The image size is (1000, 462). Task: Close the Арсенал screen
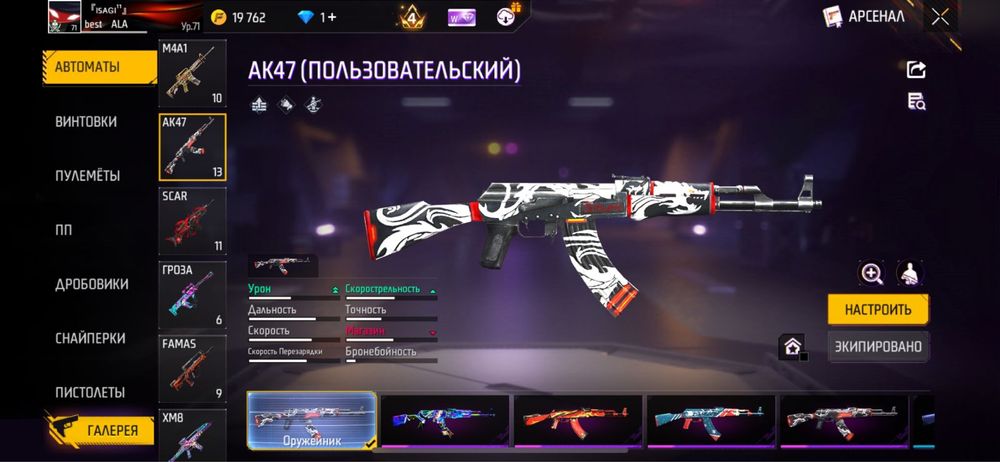940,16
